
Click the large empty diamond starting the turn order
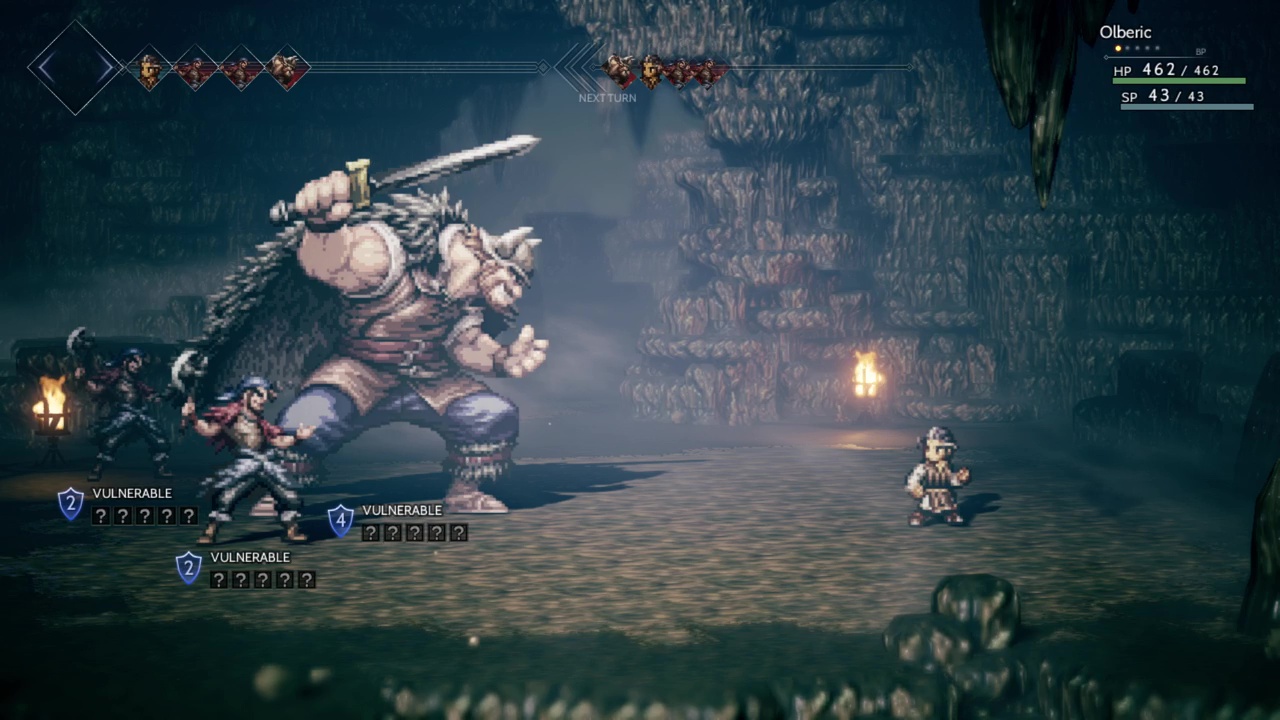pyautogui.click(x=75, y=67)
